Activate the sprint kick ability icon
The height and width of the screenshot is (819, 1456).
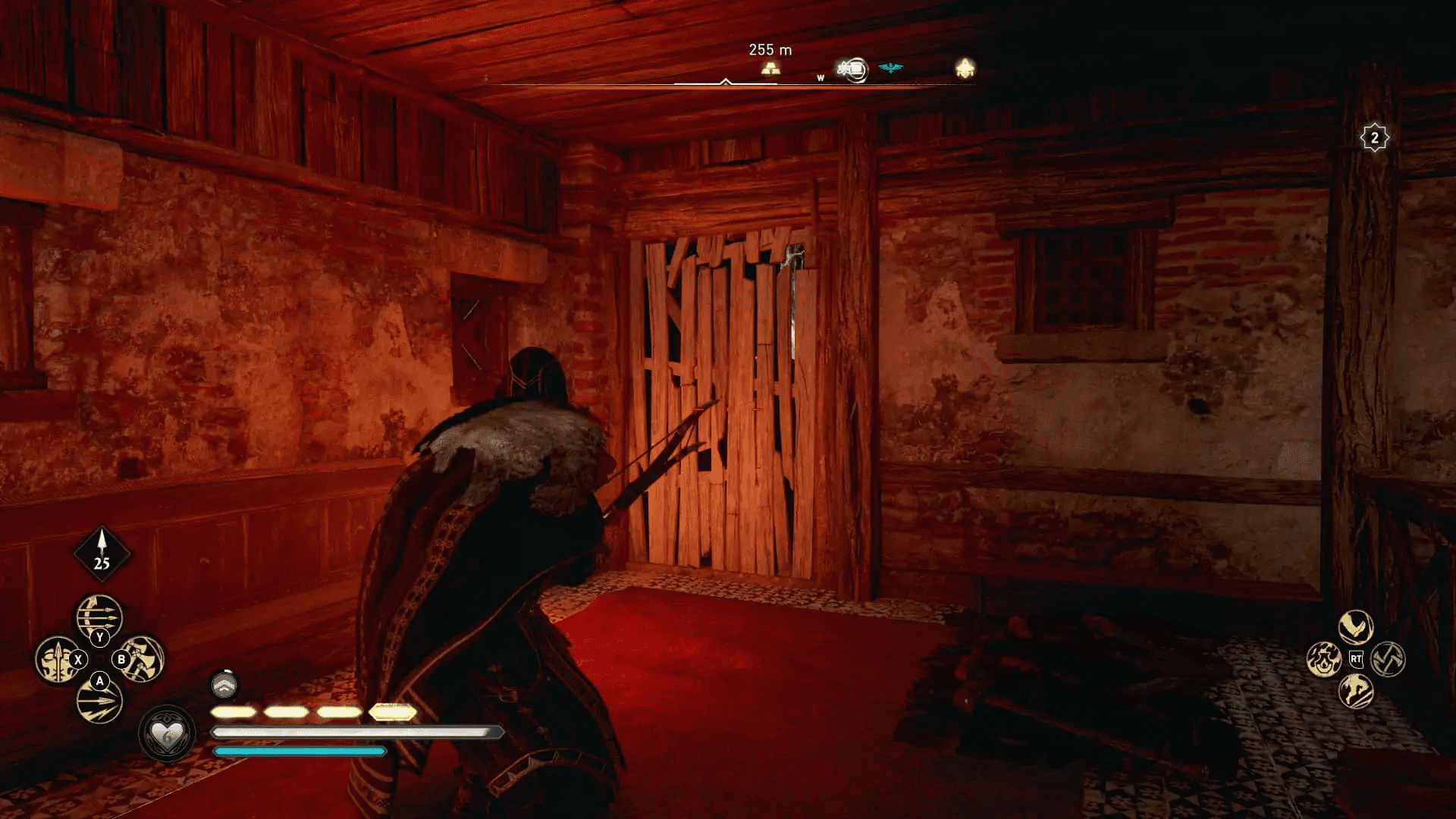(1357, 692)
